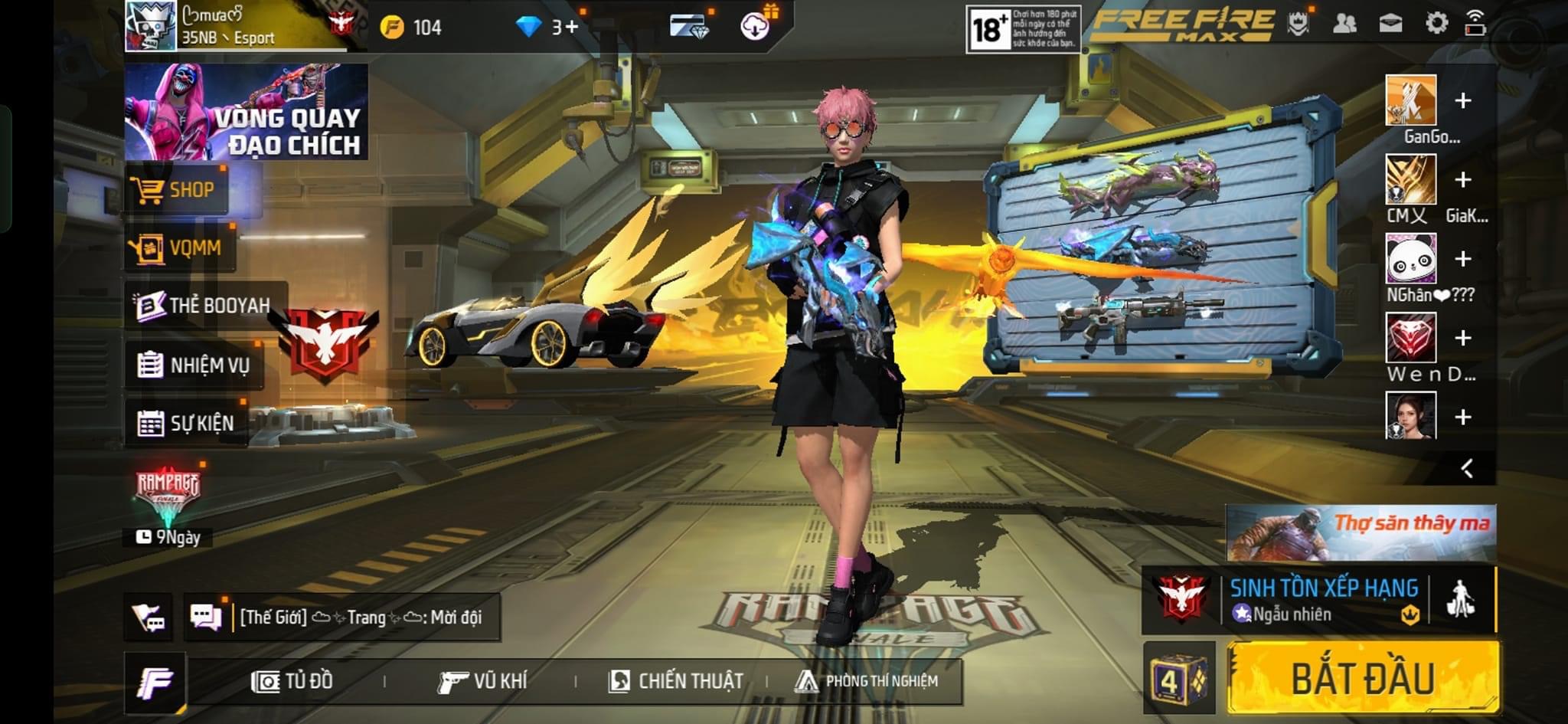Open the TỦ ĐỒ wardrobe tab

292,681
